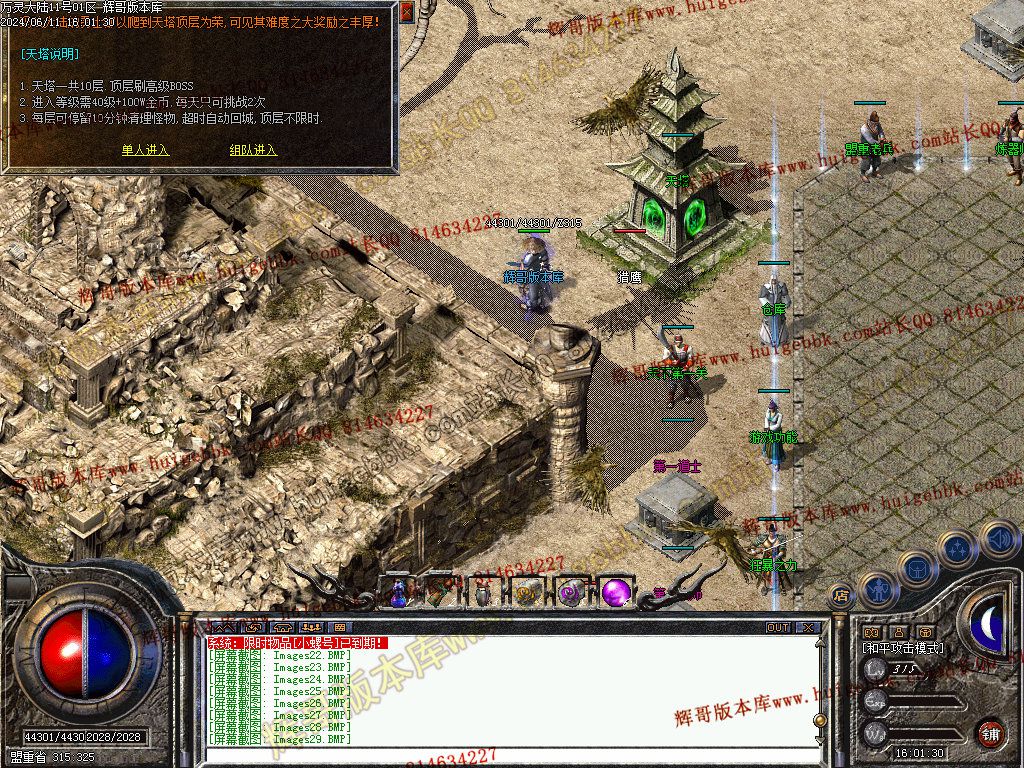Open the 店 shop round button
Image resolution: width=1024 pixels, height=768 pixels.
click(x=841, y=596)
